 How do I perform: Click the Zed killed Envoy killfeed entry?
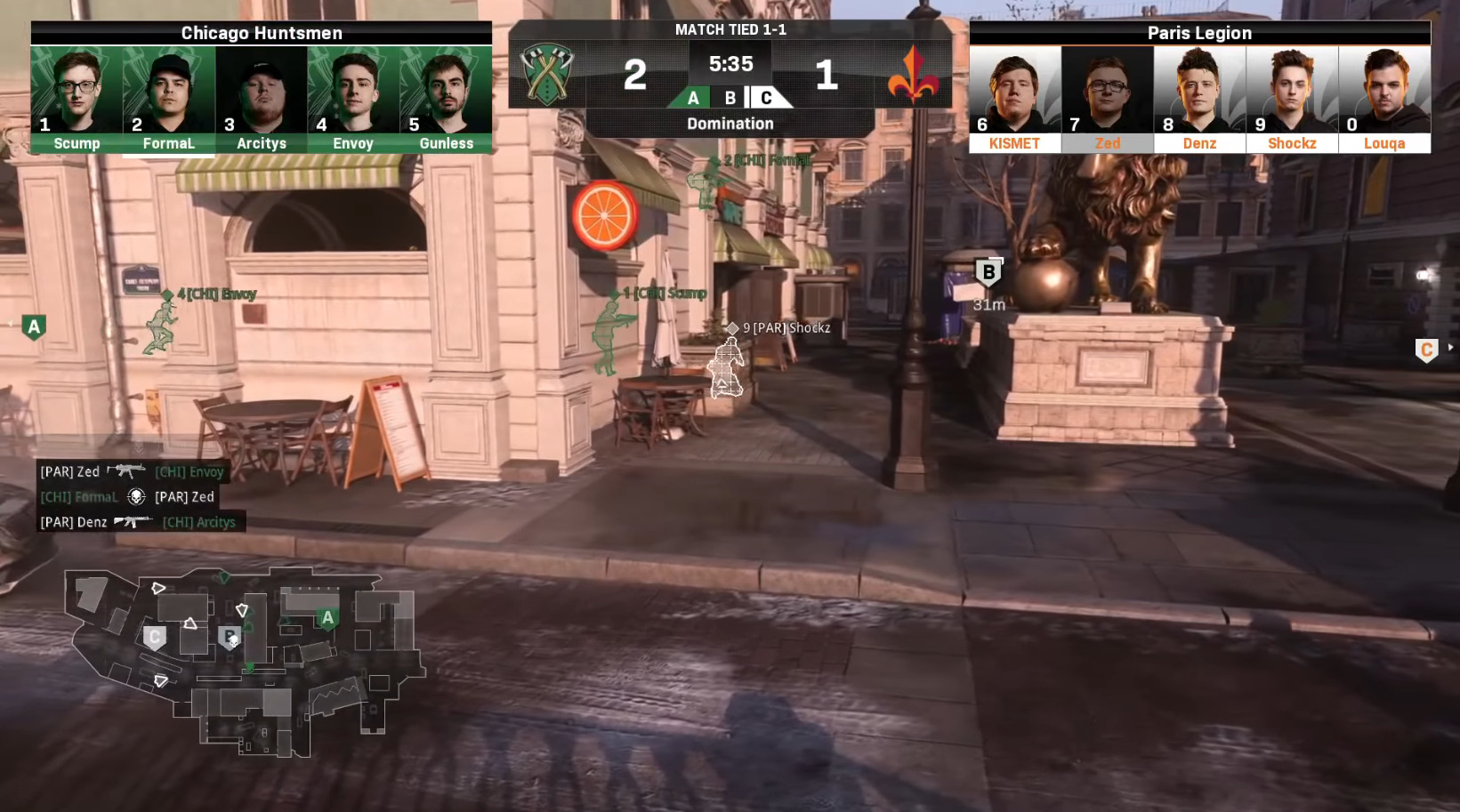(132, 471)
